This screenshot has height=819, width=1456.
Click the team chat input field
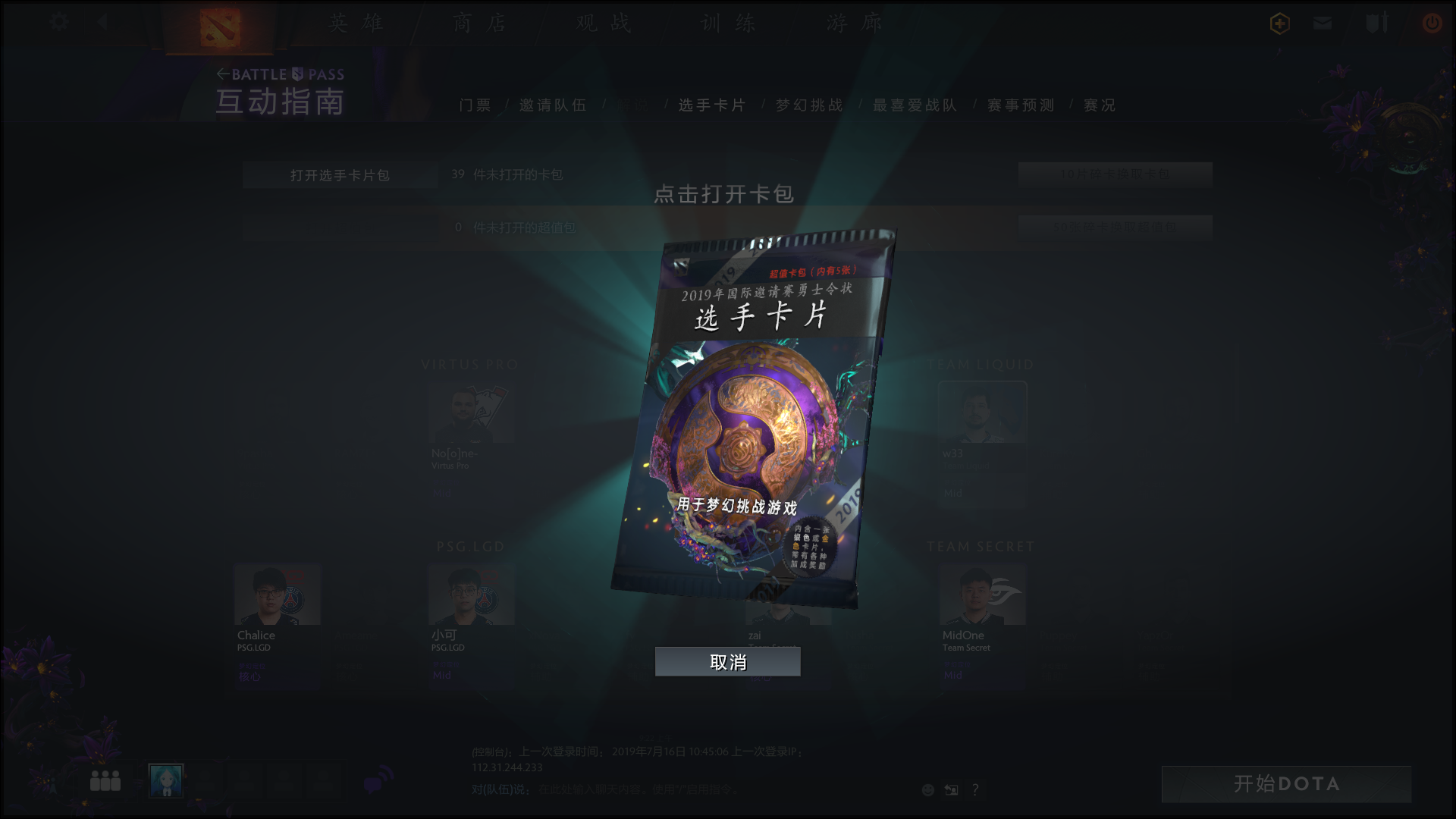pos(682,789)
